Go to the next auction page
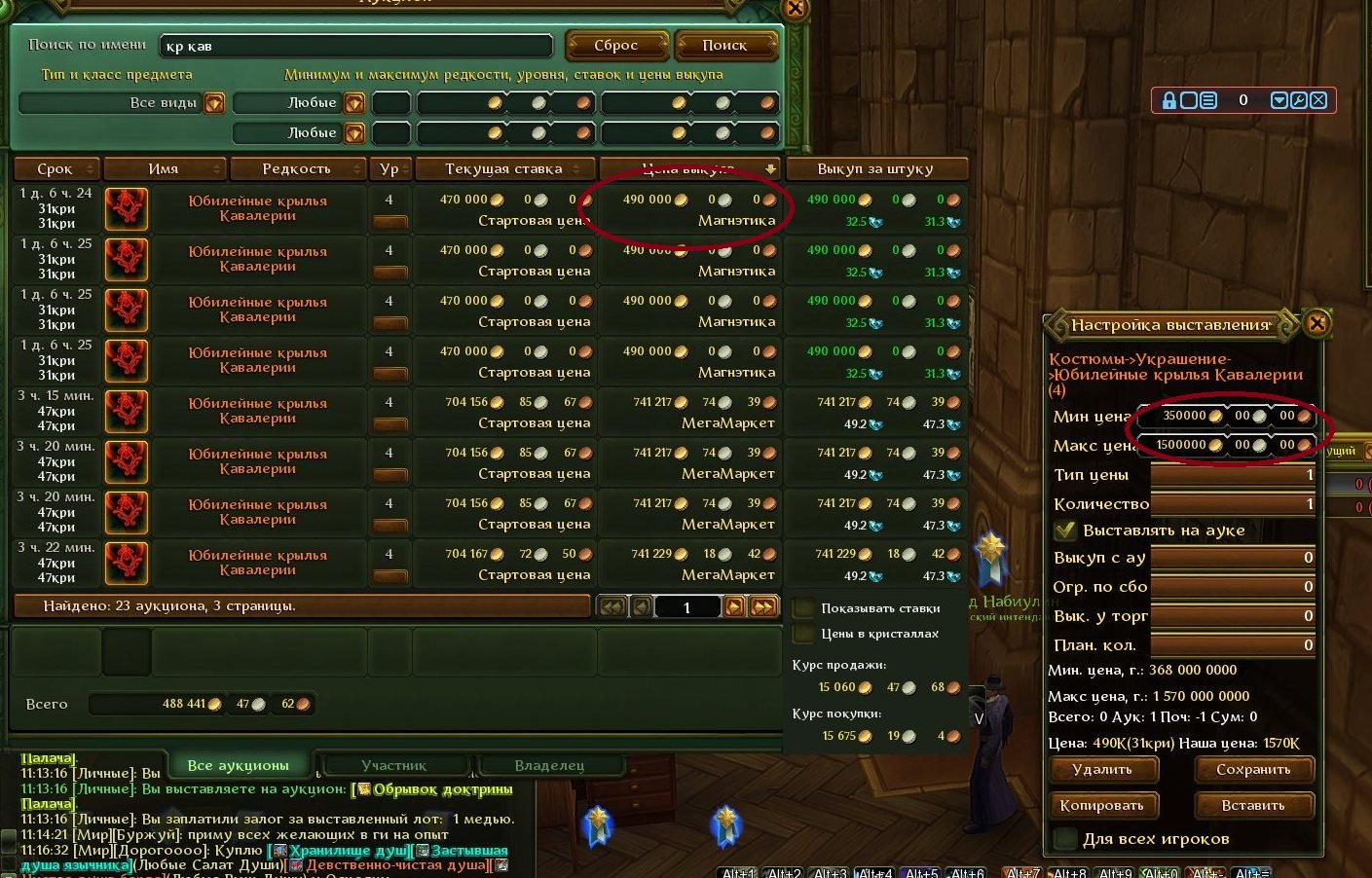Image resolution: width=1372 pixels, height=878 pixels. click(734, 607)
